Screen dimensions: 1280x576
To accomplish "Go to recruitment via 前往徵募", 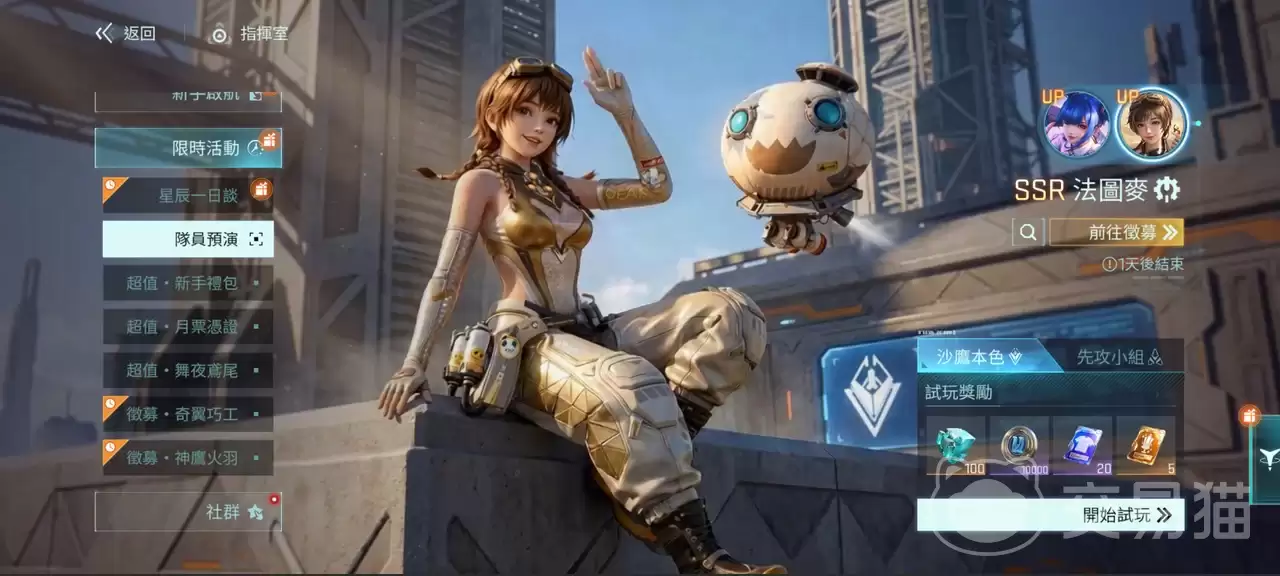I will coord(1117,233).
